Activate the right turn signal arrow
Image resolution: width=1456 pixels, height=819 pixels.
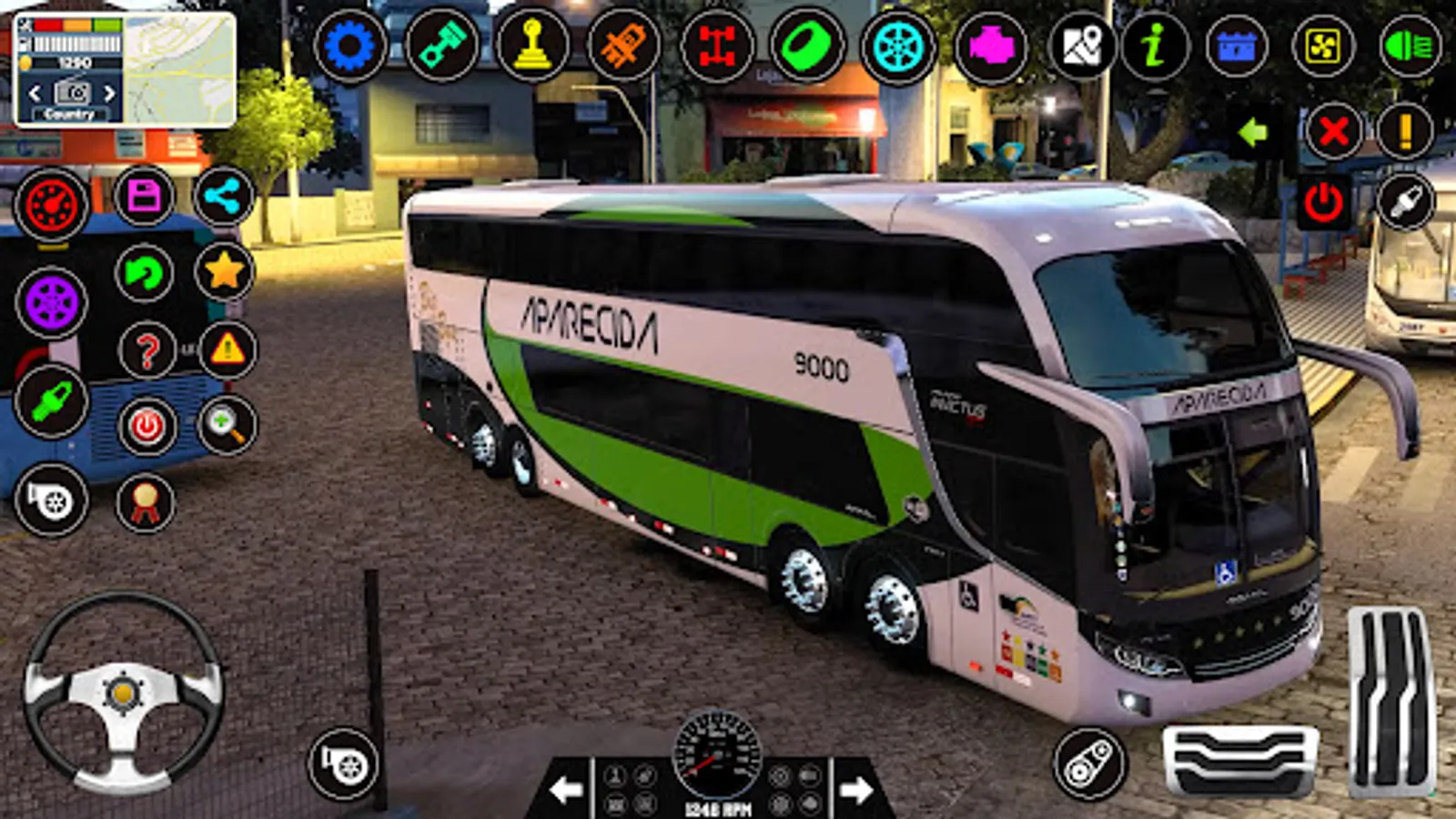pyautogui.click(x=855, y=789)
